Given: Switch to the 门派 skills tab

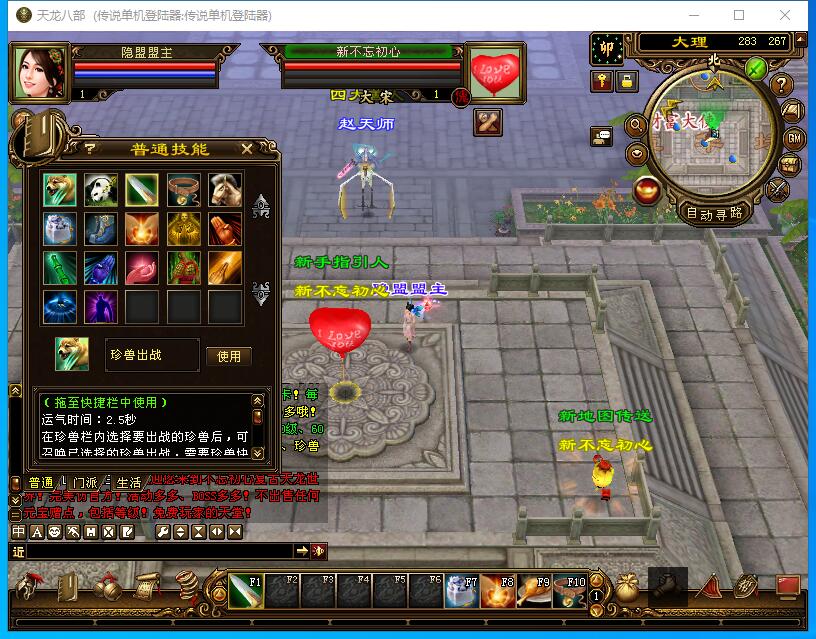Looking at the screenshot, I should pos(85,483).
